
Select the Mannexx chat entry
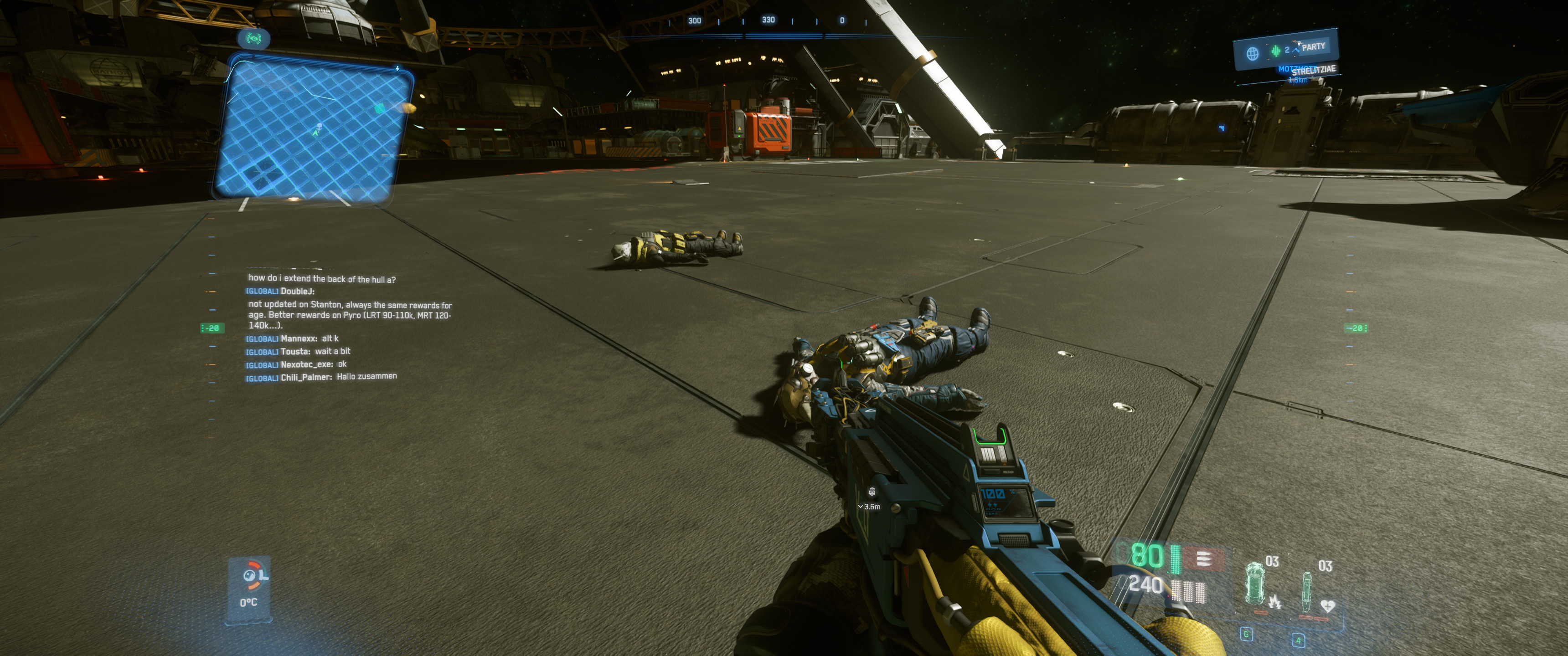(x=298, y=338)
